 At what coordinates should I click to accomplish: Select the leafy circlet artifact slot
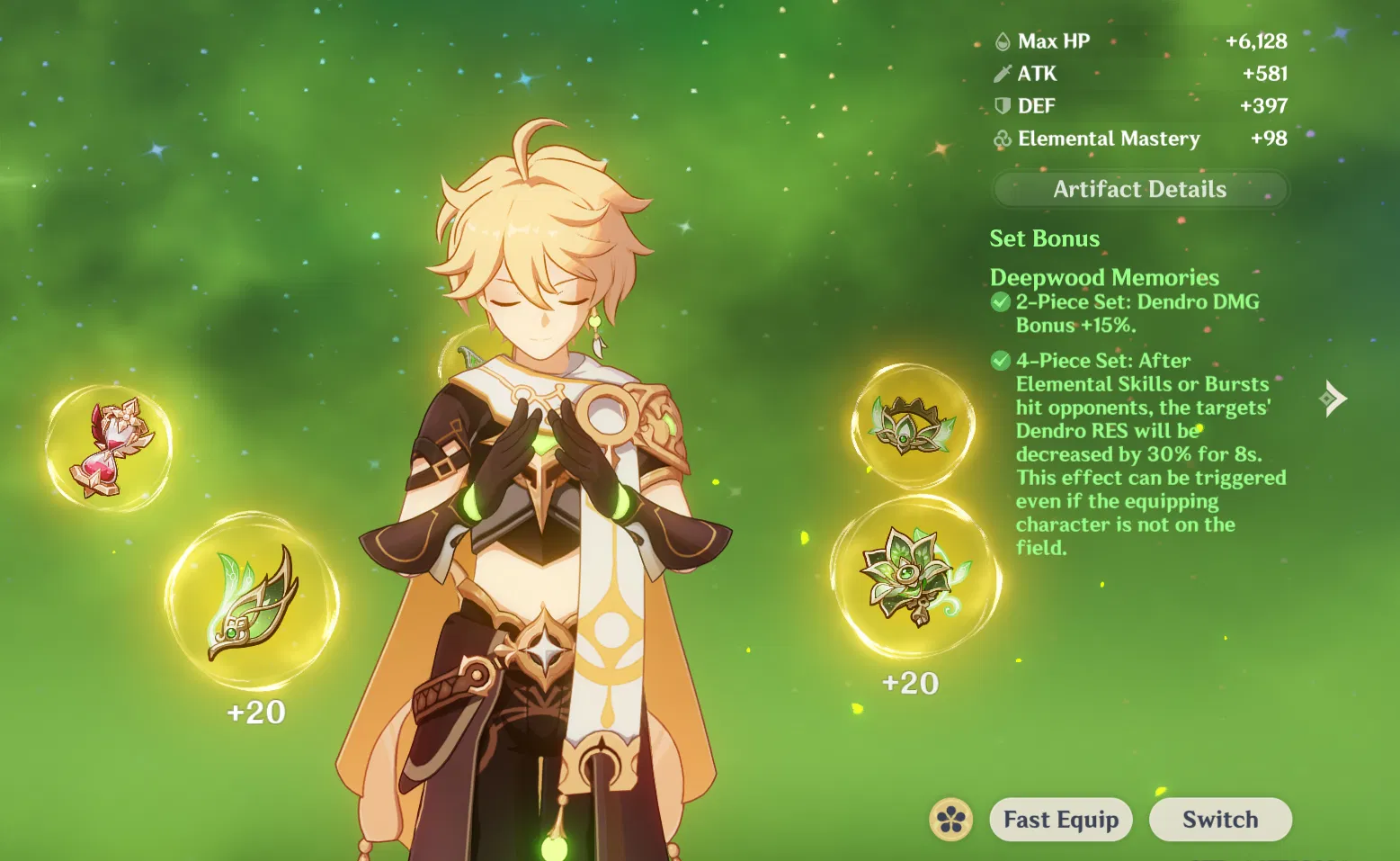[912, 426]
